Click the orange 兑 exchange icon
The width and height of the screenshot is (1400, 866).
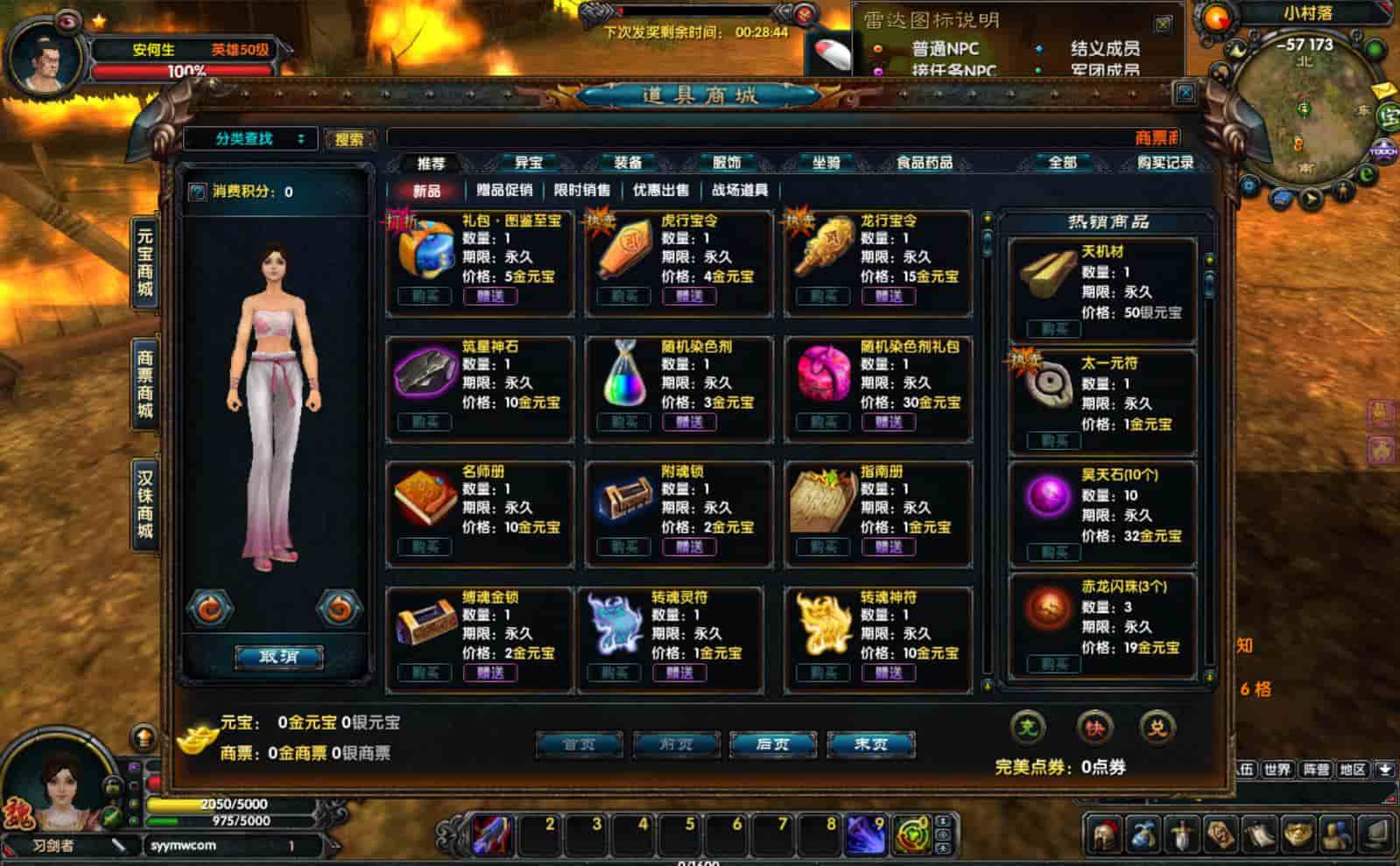click(x=1161, y=727)
